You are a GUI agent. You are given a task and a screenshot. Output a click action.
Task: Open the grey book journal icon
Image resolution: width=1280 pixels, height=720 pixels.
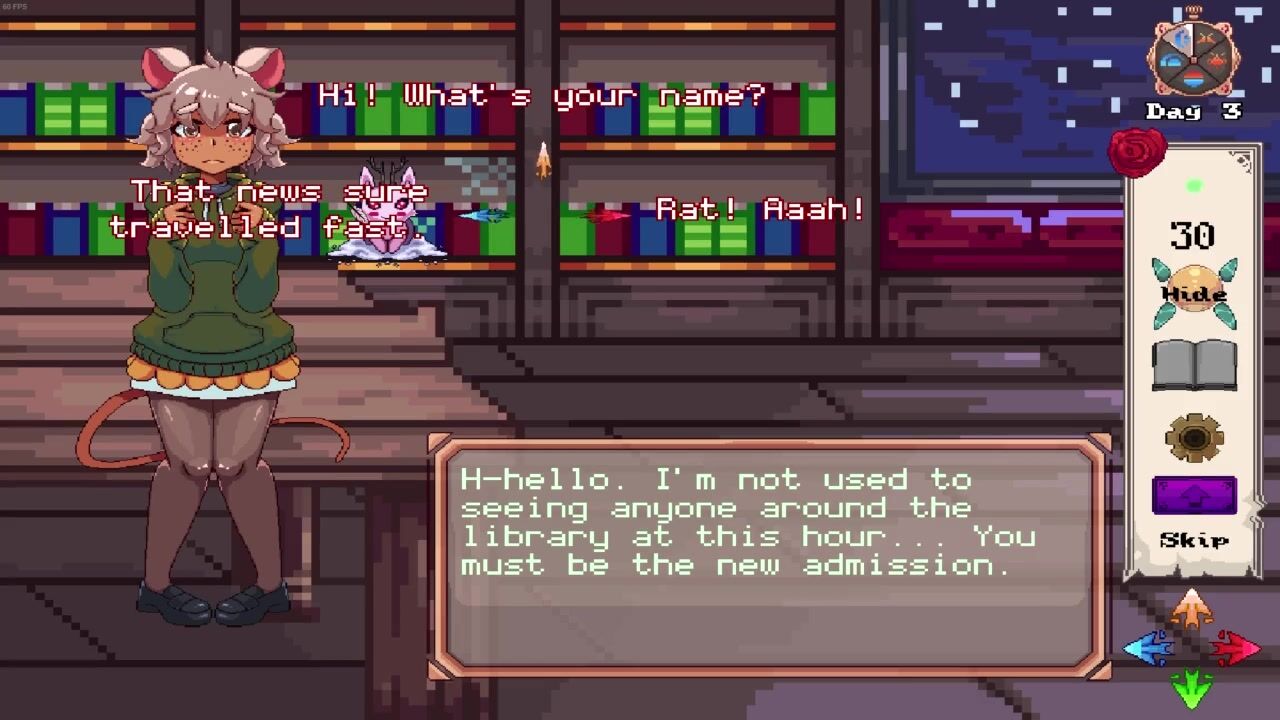1194,364
